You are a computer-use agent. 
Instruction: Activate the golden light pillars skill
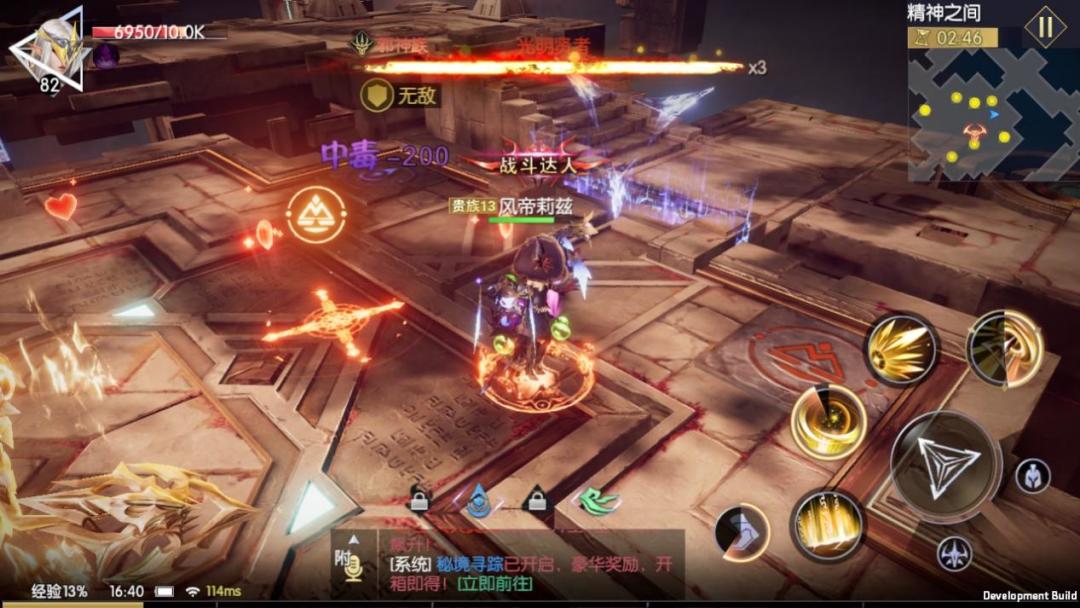coord(826,524)
